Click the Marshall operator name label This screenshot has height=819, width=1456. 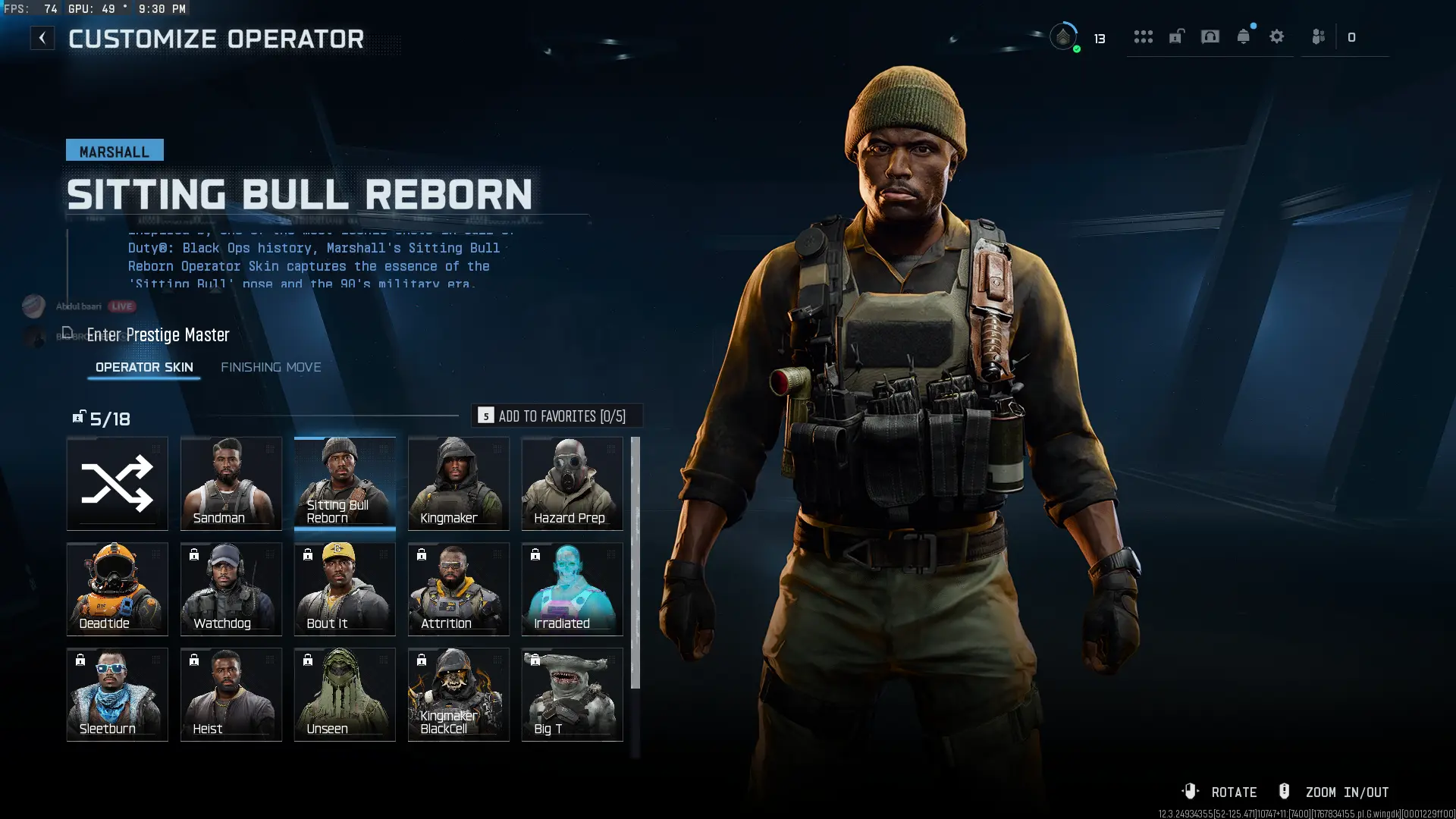pyautogui.click(x=114, y=150)
